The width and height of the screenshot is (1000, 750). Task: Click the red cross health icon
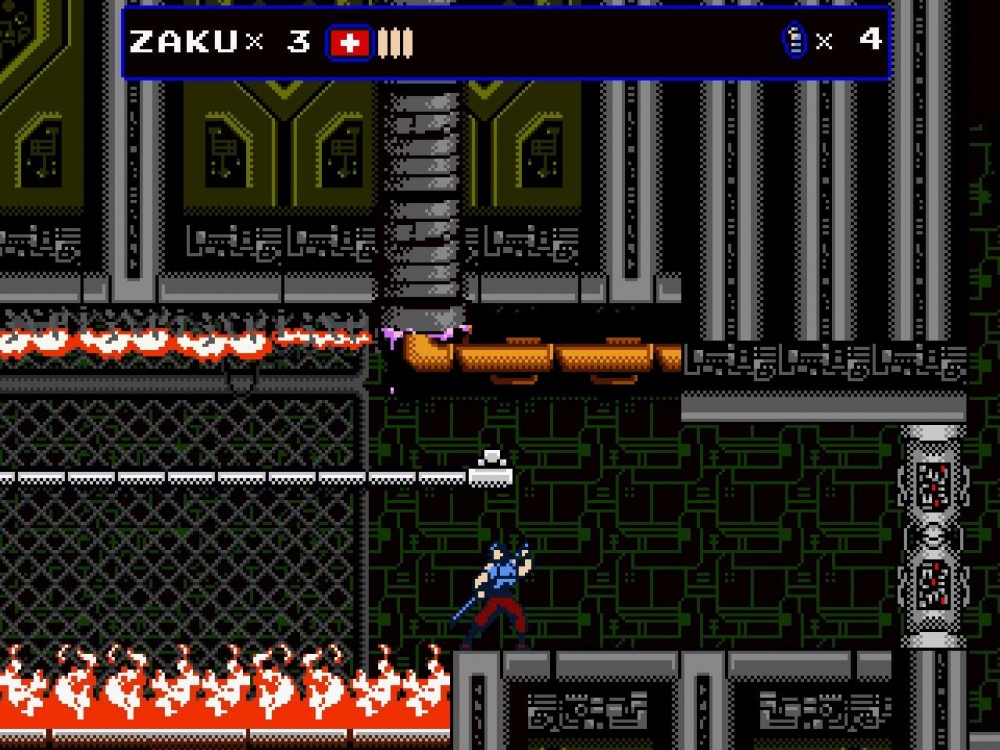349,42
